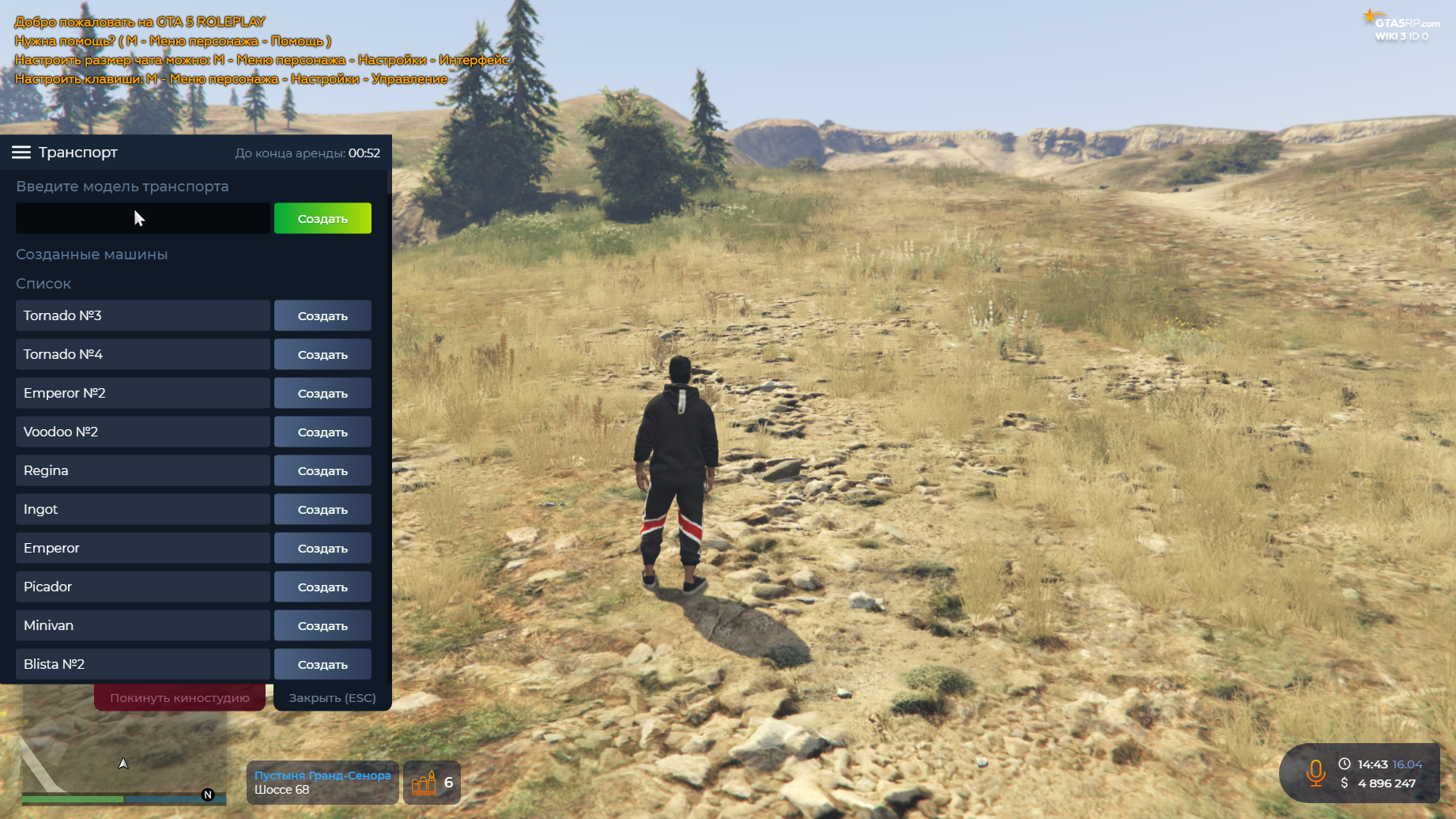The width and height of the screenshot is (1456, 819).
Task: Spawn the Picador car
Action: tap(323, 587)
